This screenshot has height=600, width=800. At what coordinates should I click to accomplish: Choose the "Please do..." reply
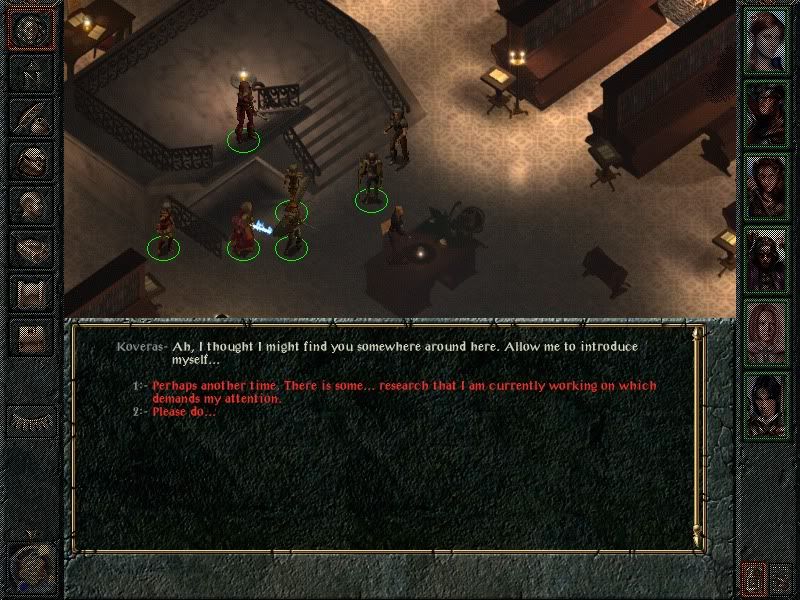click(184, 412)
